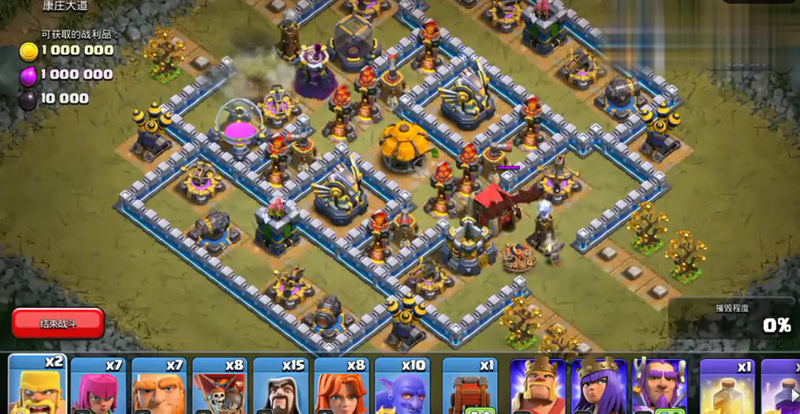This screenshot has width=800, height=414.
Task: Select the yellow spell bottle card
Action: [x=727, y=386]
